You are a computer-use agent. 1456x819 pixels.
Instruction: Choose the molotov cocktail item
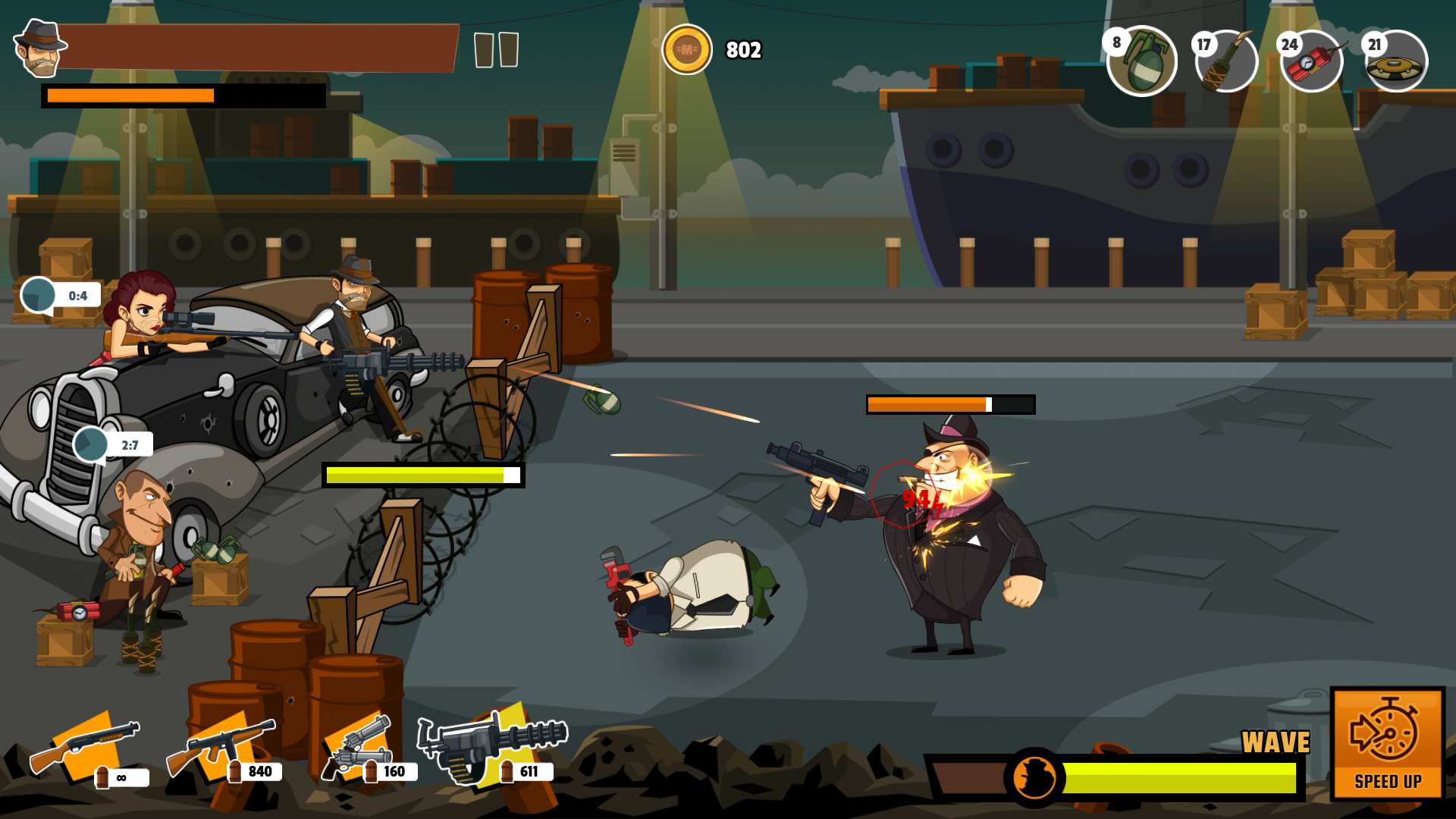pos(1227,62)
